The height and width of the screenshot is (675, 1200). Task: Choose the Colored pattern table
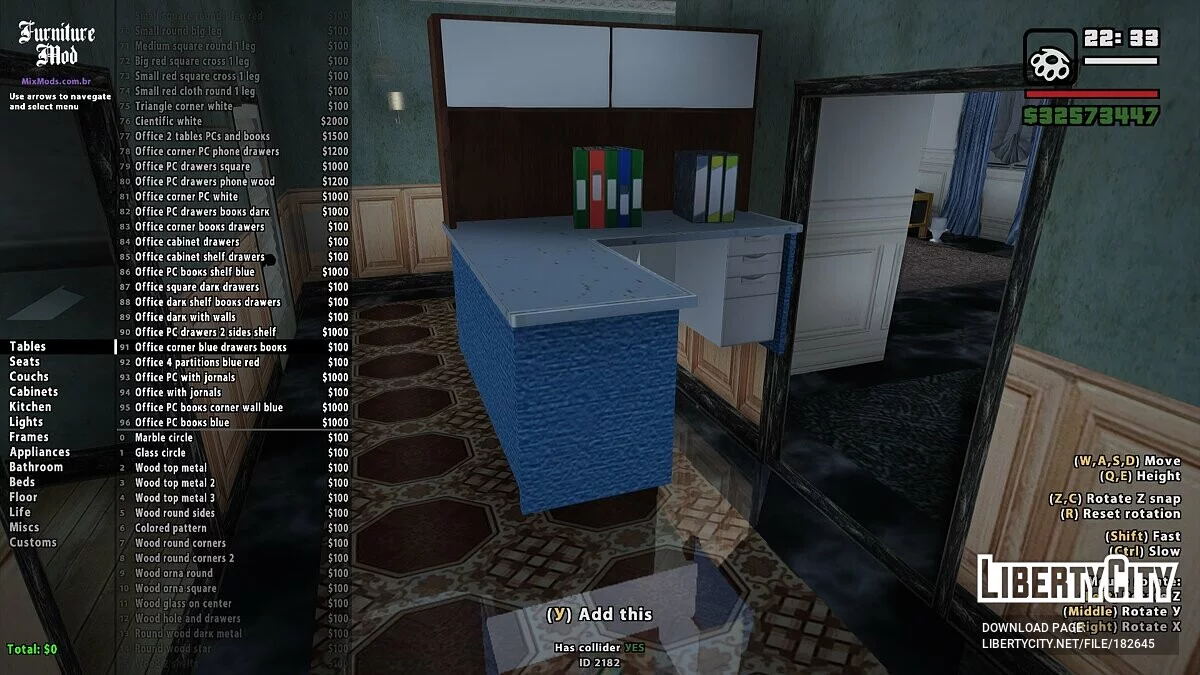click(171, 528)
